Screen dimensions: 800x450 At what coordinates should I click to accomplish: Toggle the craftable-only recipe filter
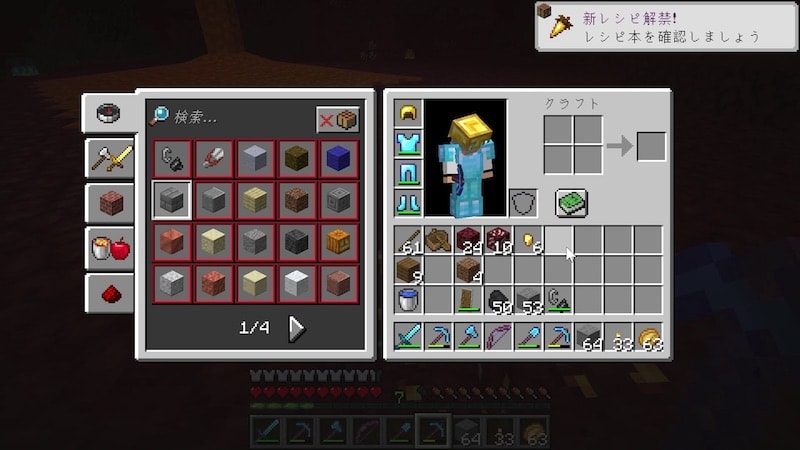(x=338, y=119)
